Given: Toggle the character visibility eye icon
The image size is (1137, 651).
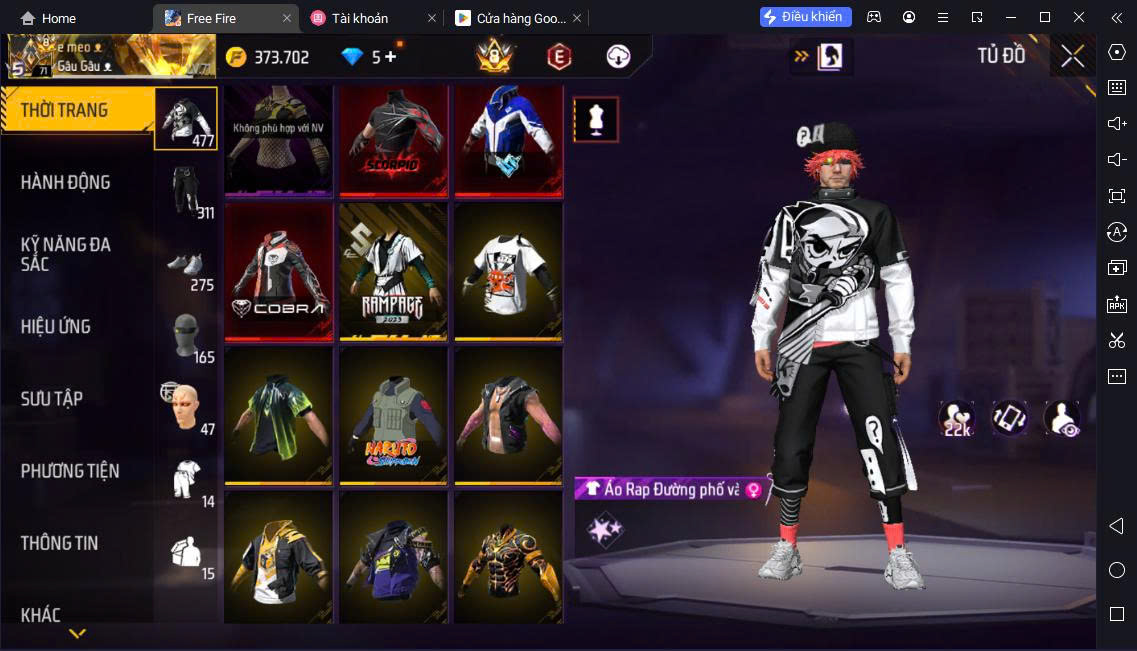Looking at the screenshot, I should [x=1062, y=418].
